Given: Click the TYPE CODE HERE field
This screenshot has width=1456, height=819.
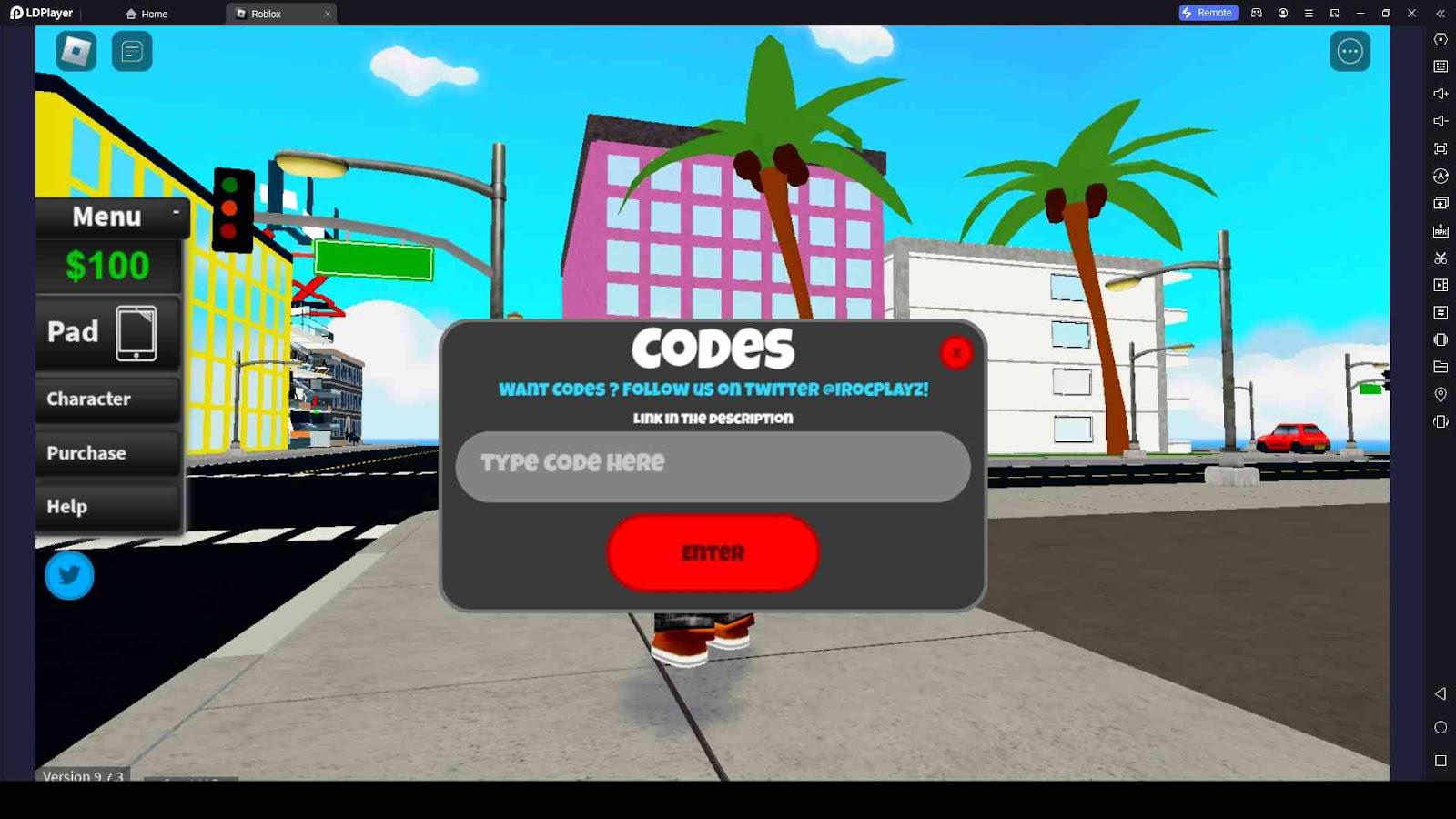Looking at the screenshot, I should (713, 465).
